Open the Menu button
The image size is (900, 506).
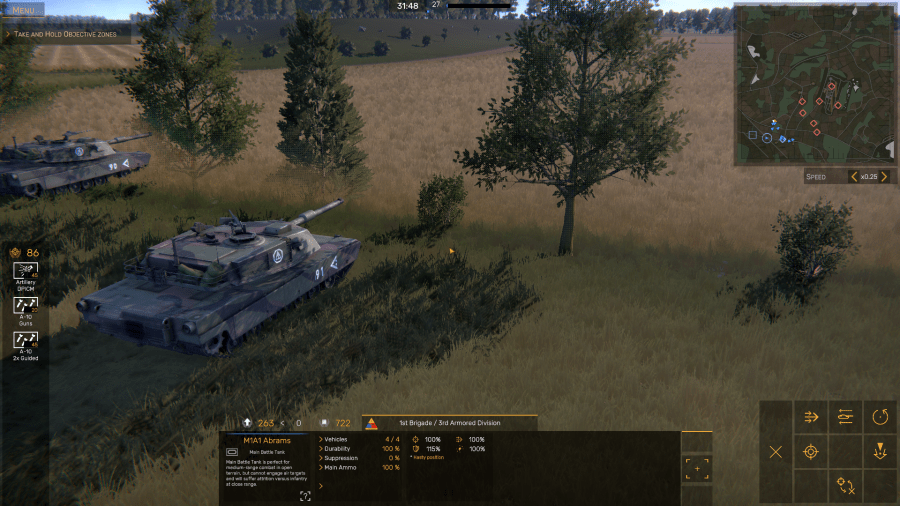coord(22,9)
